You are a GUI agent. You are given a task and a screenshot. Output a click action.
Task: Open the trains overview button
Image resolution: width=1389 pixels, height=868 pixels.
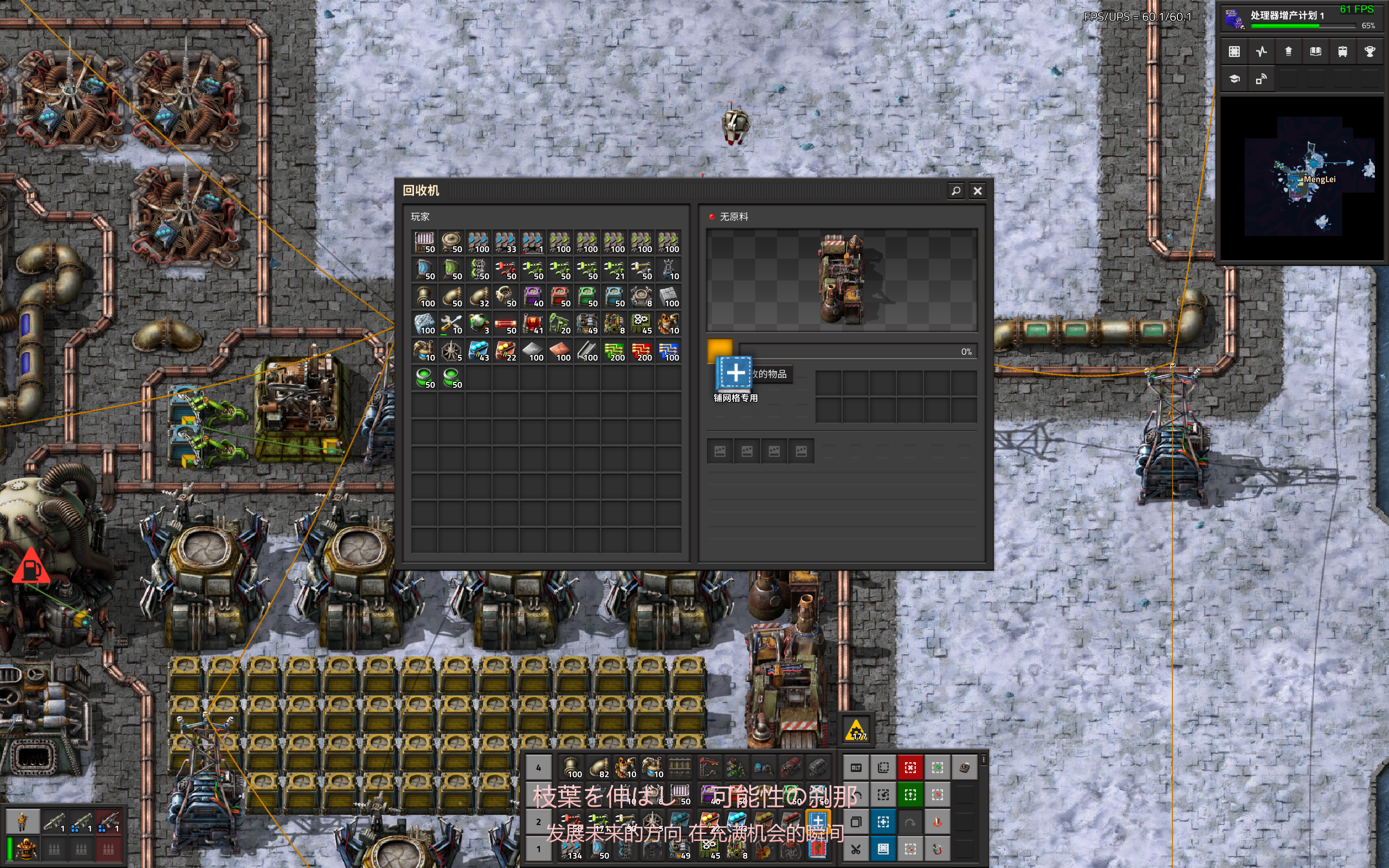(x=1342, y=52)
